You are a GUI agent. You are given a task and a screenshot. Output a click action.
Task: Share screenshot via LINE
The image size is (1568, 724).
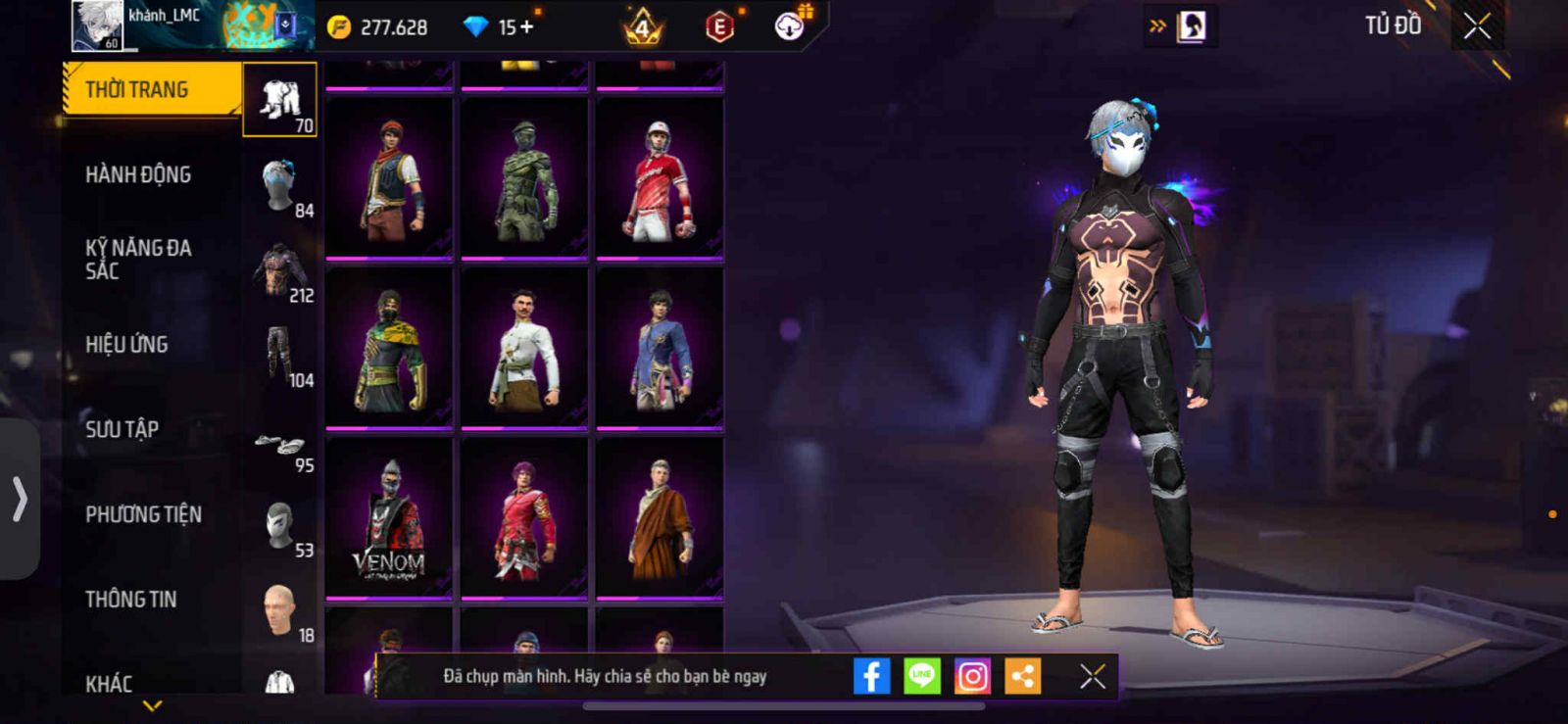[921, 676]
